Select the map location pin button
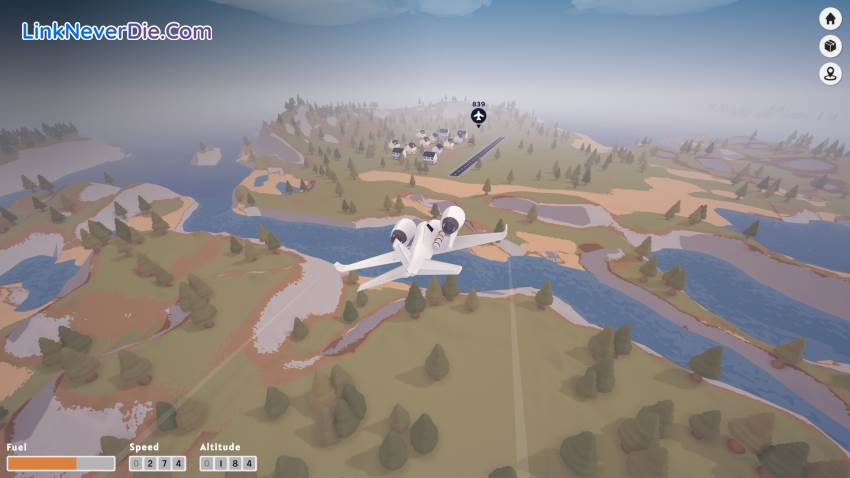The height and width of the screenshot is (478, 850). click(x=830, y=74)
